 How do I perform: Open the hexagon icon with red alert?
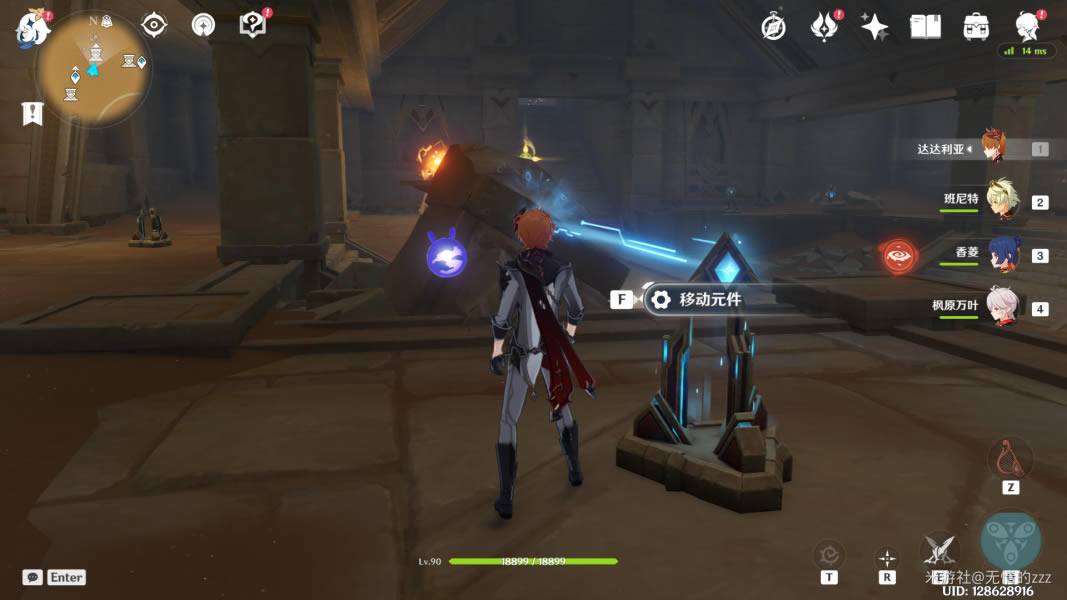pos(253,25)
